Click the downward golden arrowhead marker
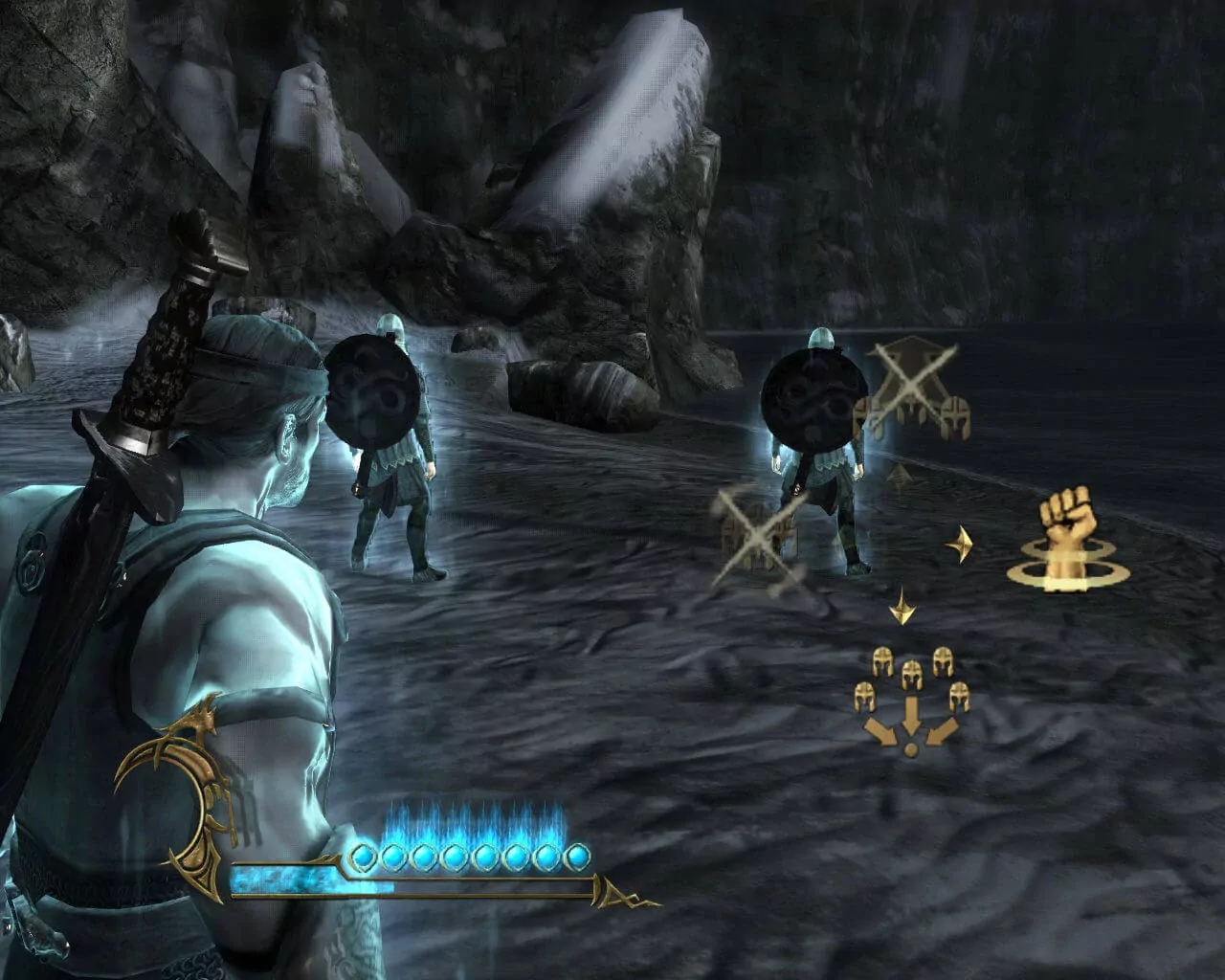 [901, 605]
